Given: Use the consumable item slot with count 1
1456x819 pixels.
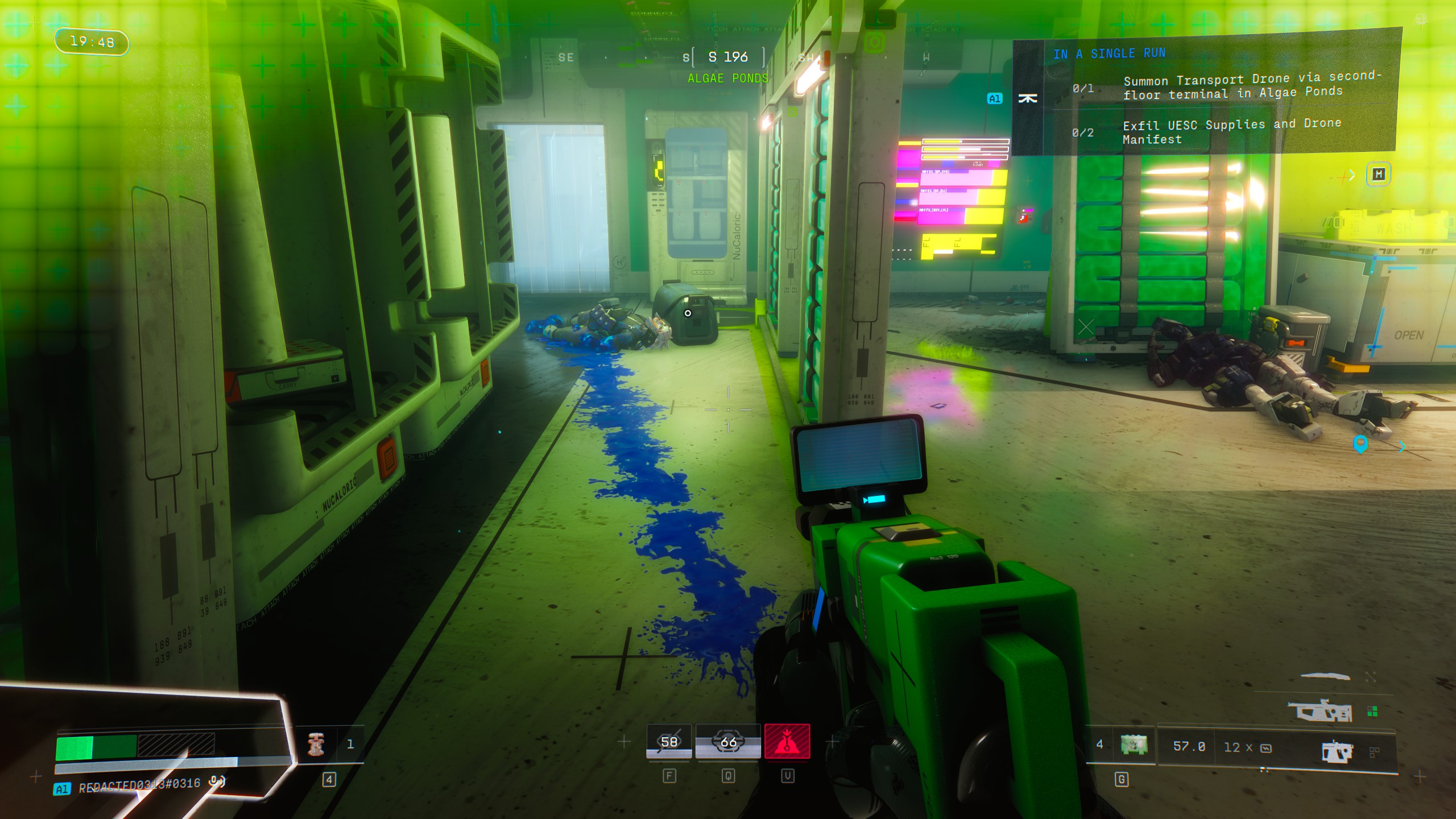Looking at the screenshot, I should [316, 744].
